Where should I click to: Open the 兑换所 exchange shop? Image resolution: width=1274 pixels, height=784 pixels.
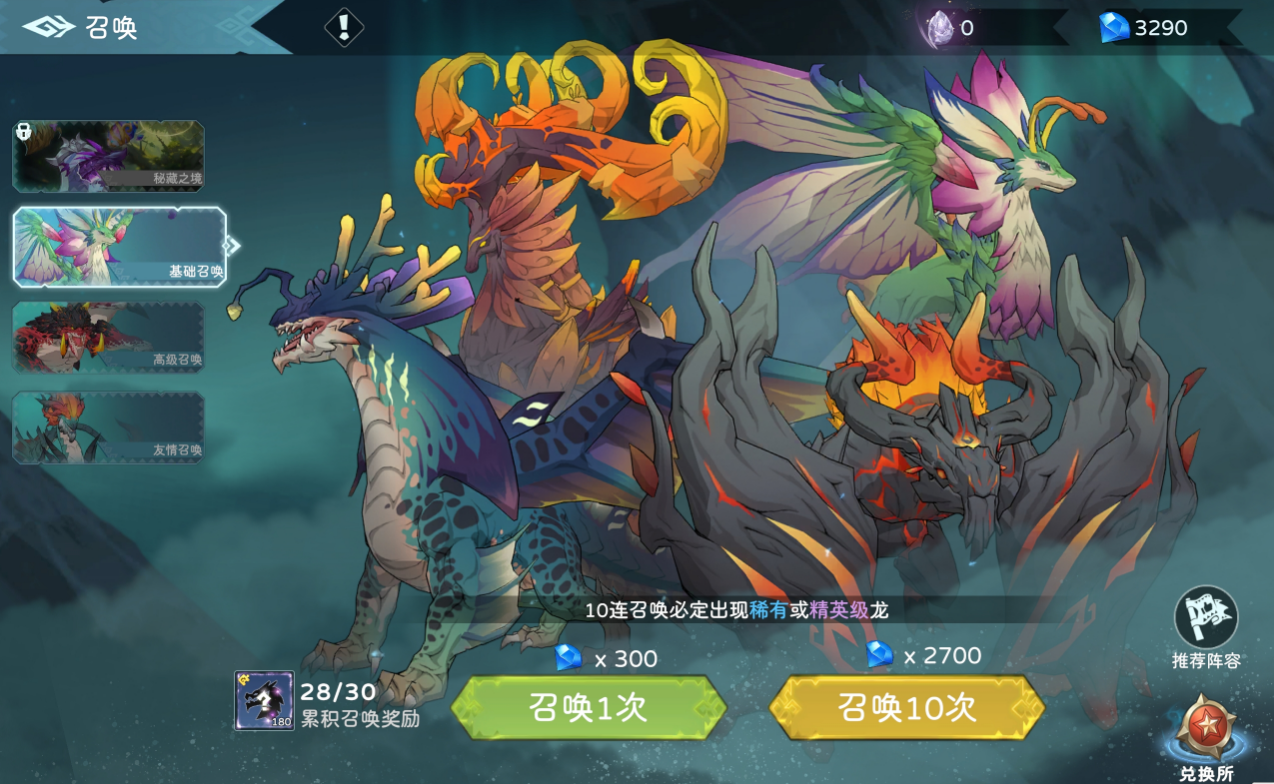[1205, 735]
